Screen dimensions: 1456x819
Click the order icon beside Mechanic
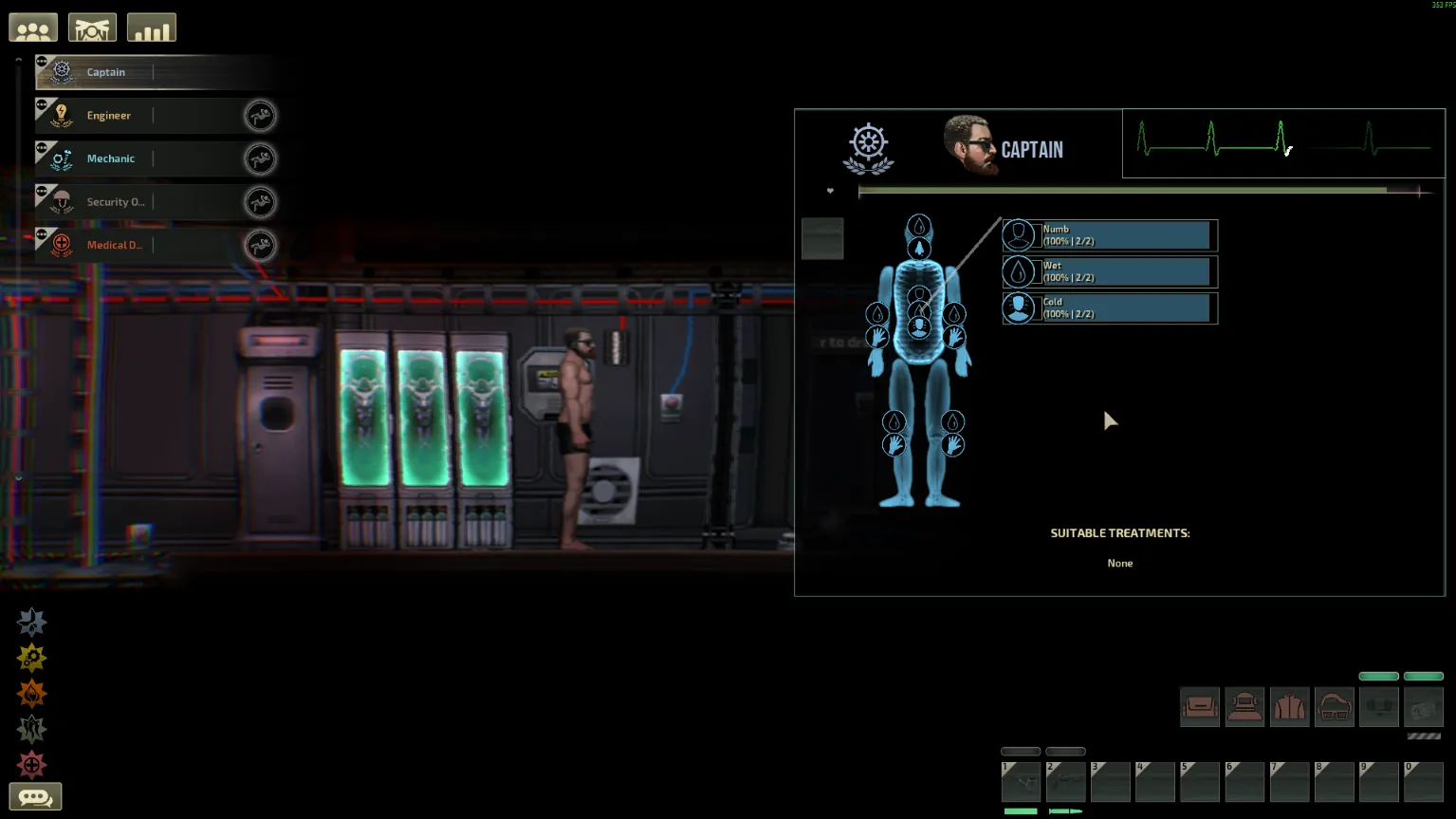coord(260,158)
